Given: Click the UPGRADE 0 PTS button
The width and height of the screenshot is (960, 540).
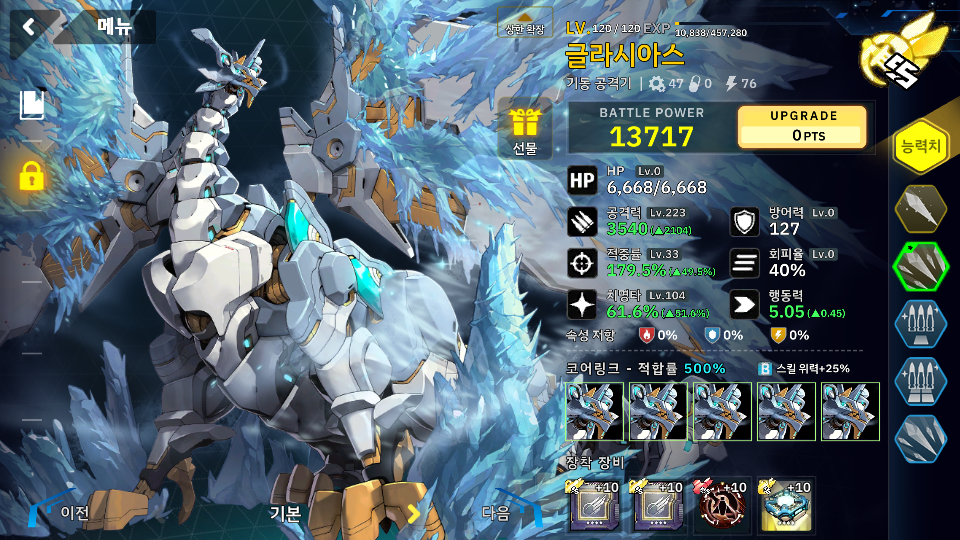Looking at the screenshot, I should tap(802, 127).
